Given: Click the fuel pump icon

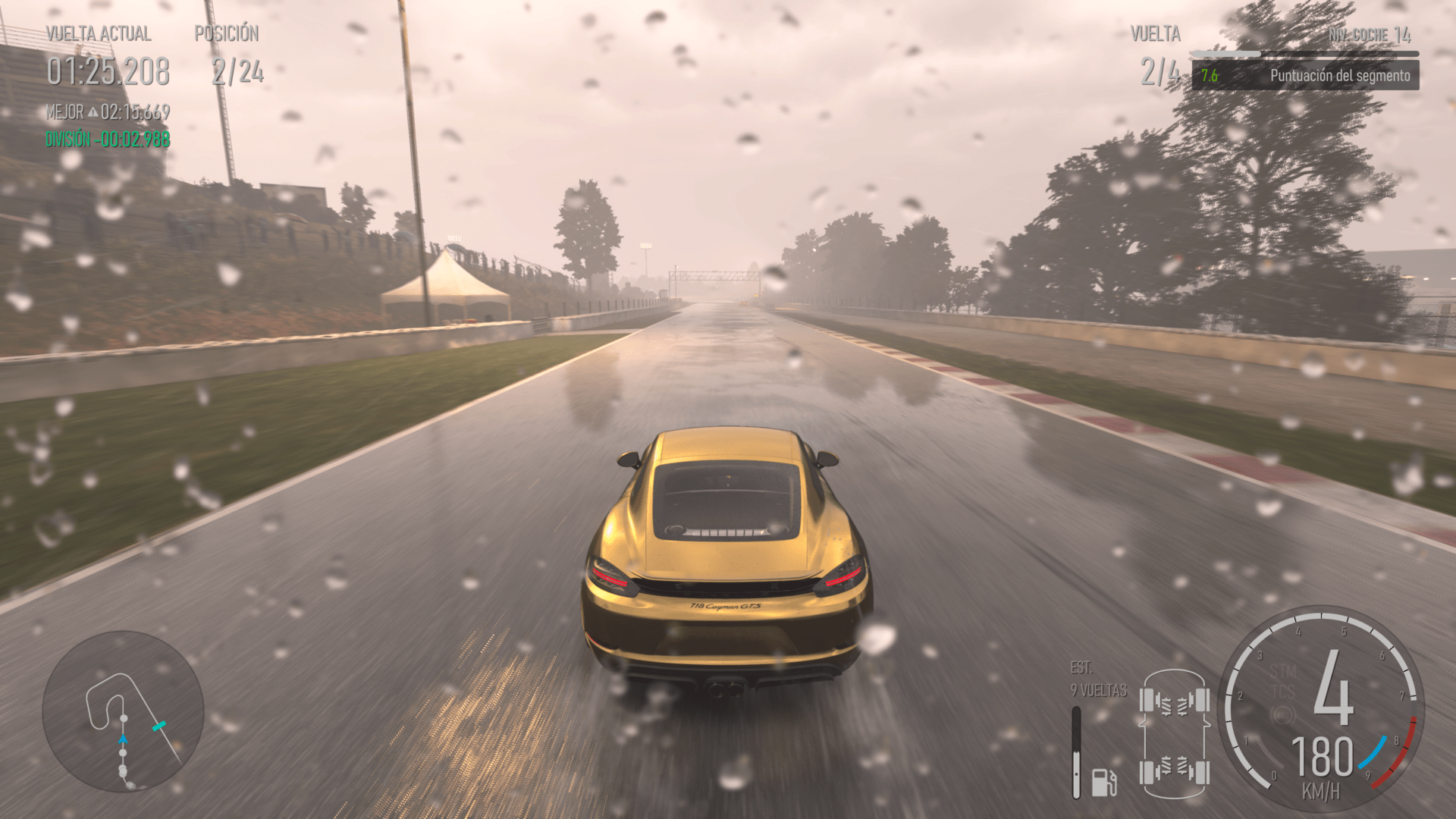Looking at the screenshot, I should click(1103, 783).
